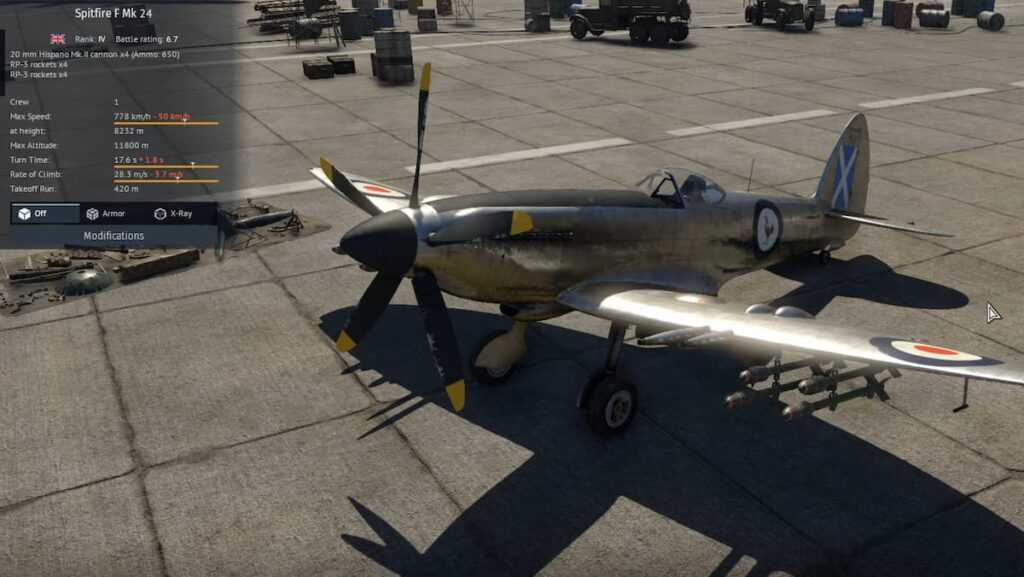
Task: Open the Modifications panel
Action: pos(113,236)
